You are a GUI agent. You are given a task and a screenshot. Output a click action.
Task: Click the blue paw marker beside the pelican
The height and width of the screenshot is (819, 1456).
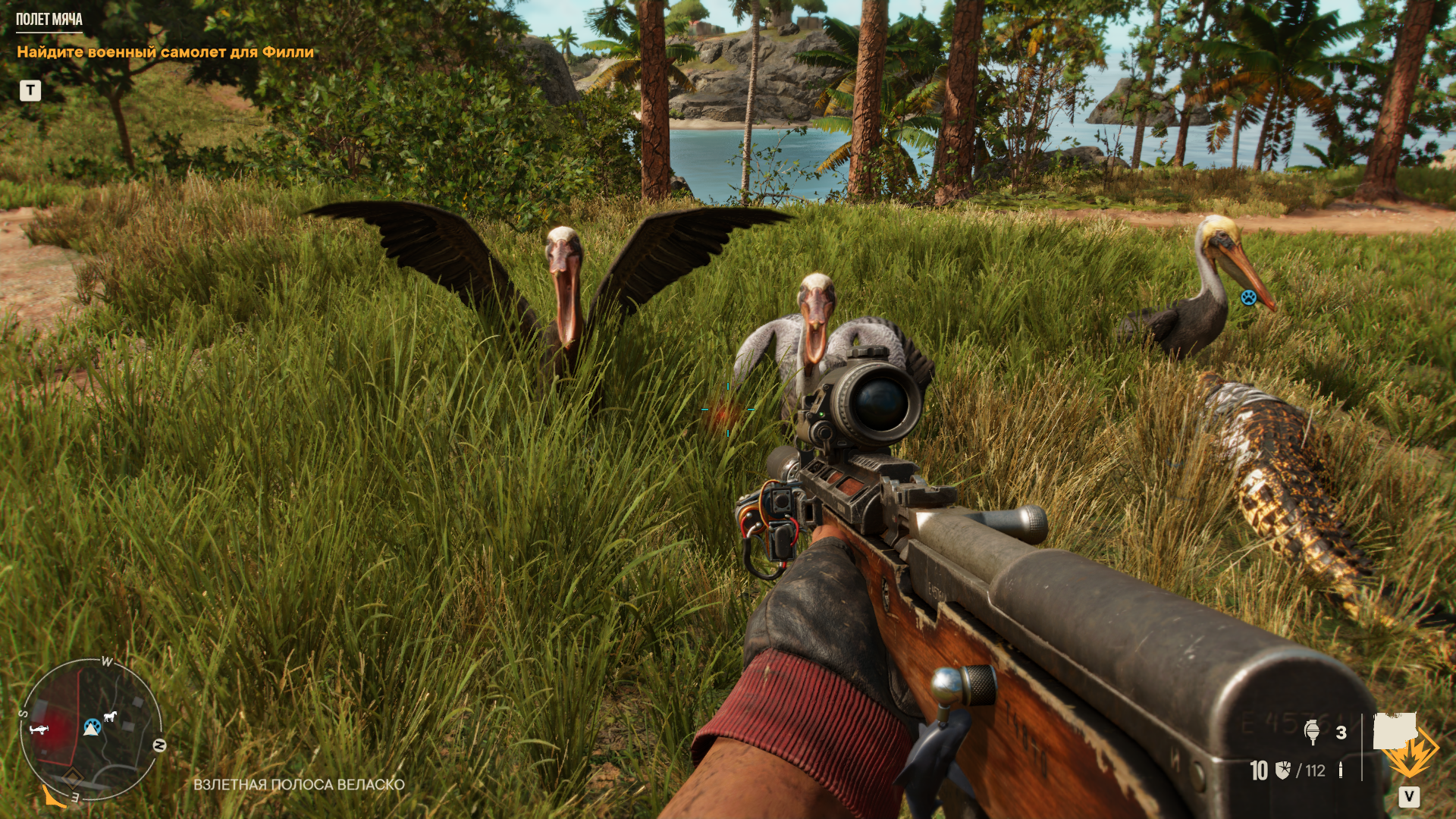pyautogui.click(x=1248, y=297)
